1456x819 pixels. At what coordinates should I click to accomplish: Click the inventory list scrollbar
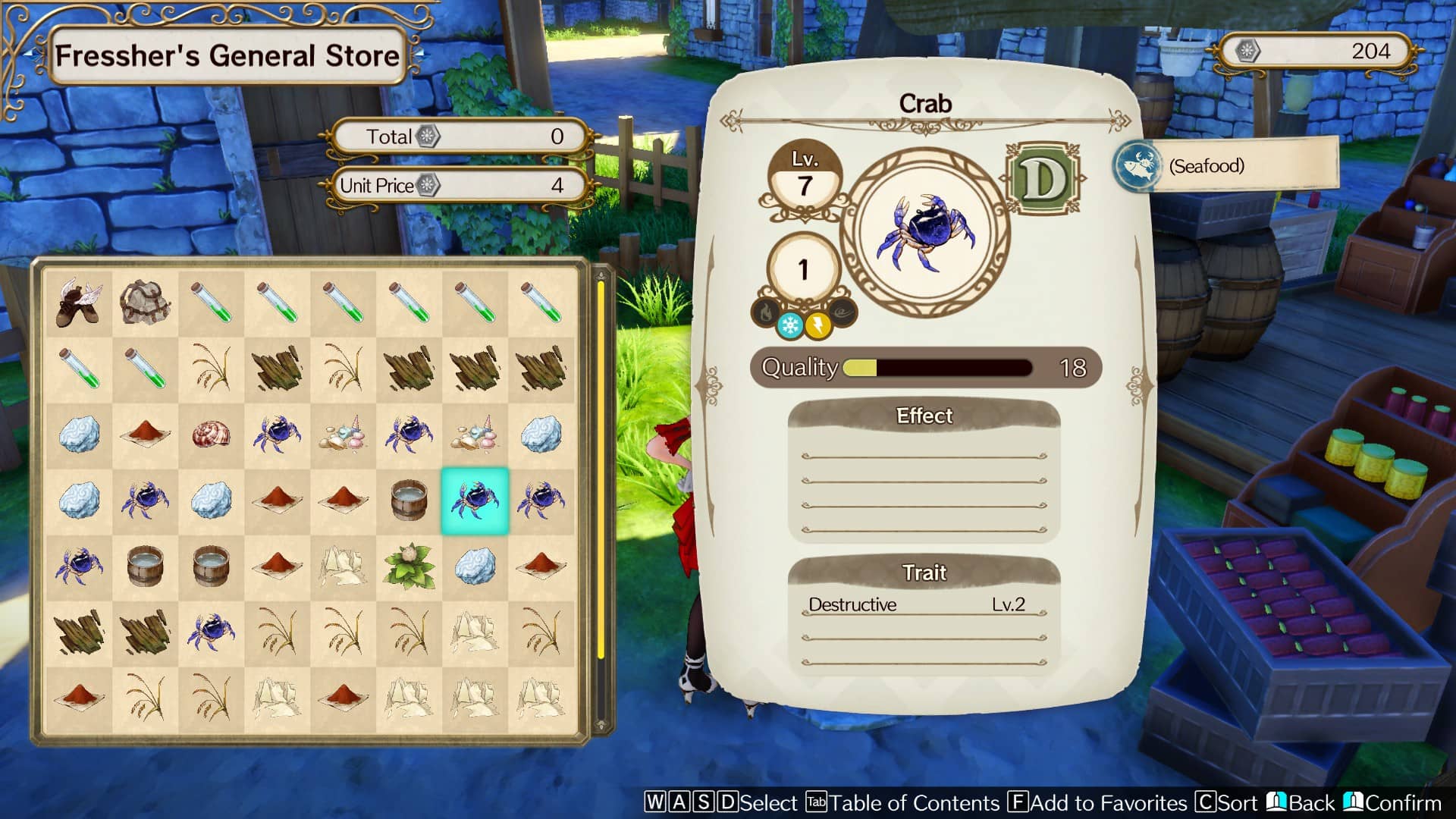pyautogui.click(x=601, y=470)
